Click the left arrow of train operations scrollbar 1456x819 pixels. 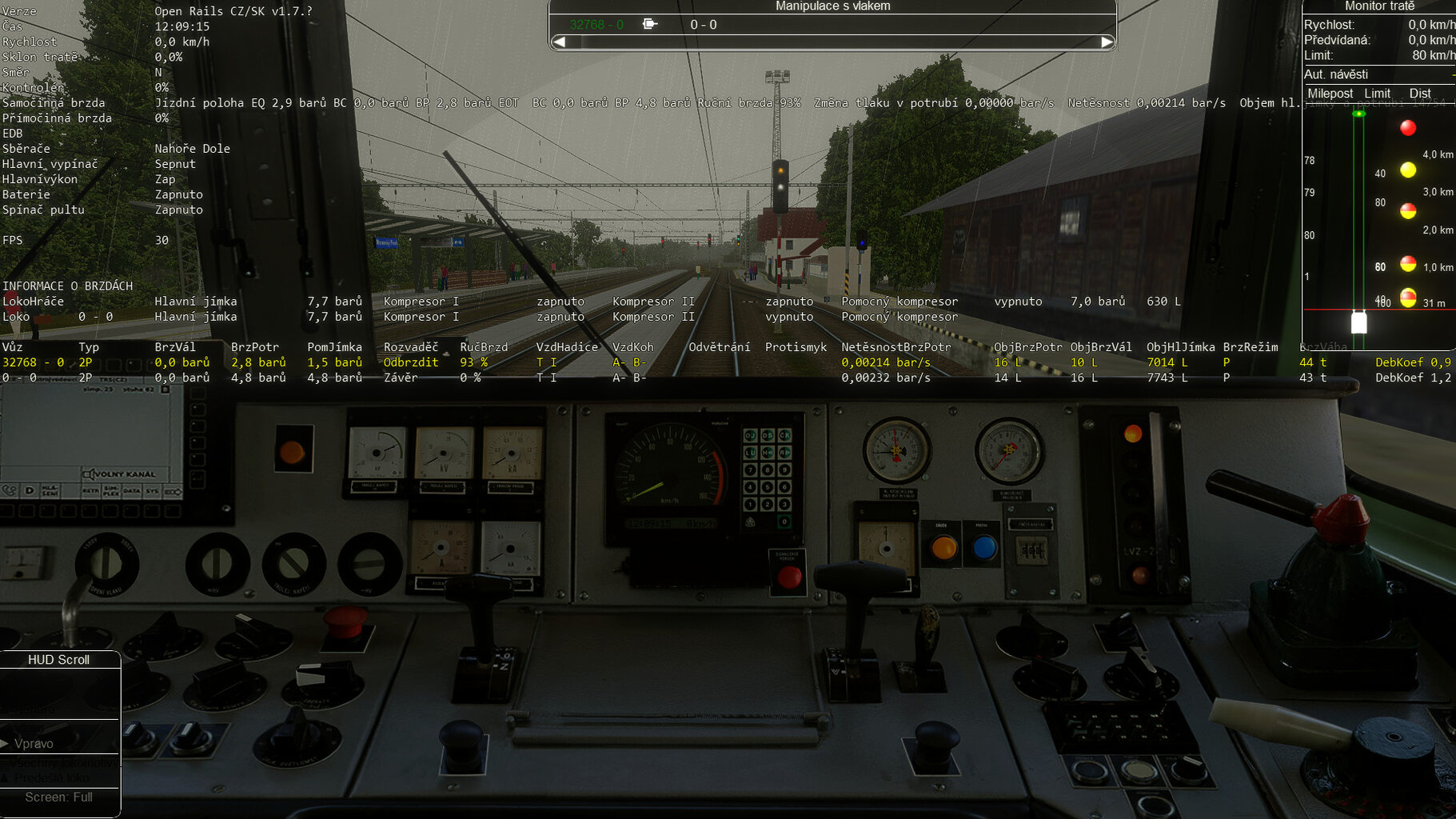tap(560, 42)
